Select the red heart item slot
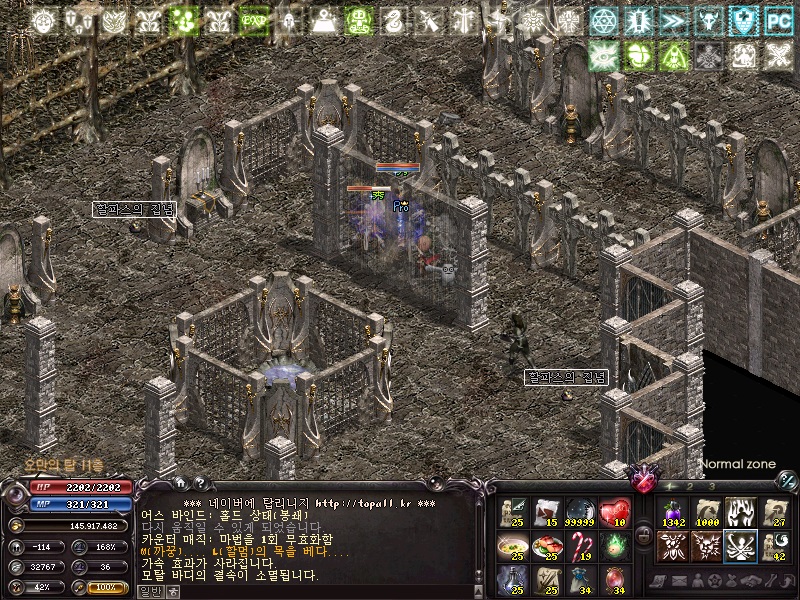Viewport: 800px width, 600px height. pos(614,513)
